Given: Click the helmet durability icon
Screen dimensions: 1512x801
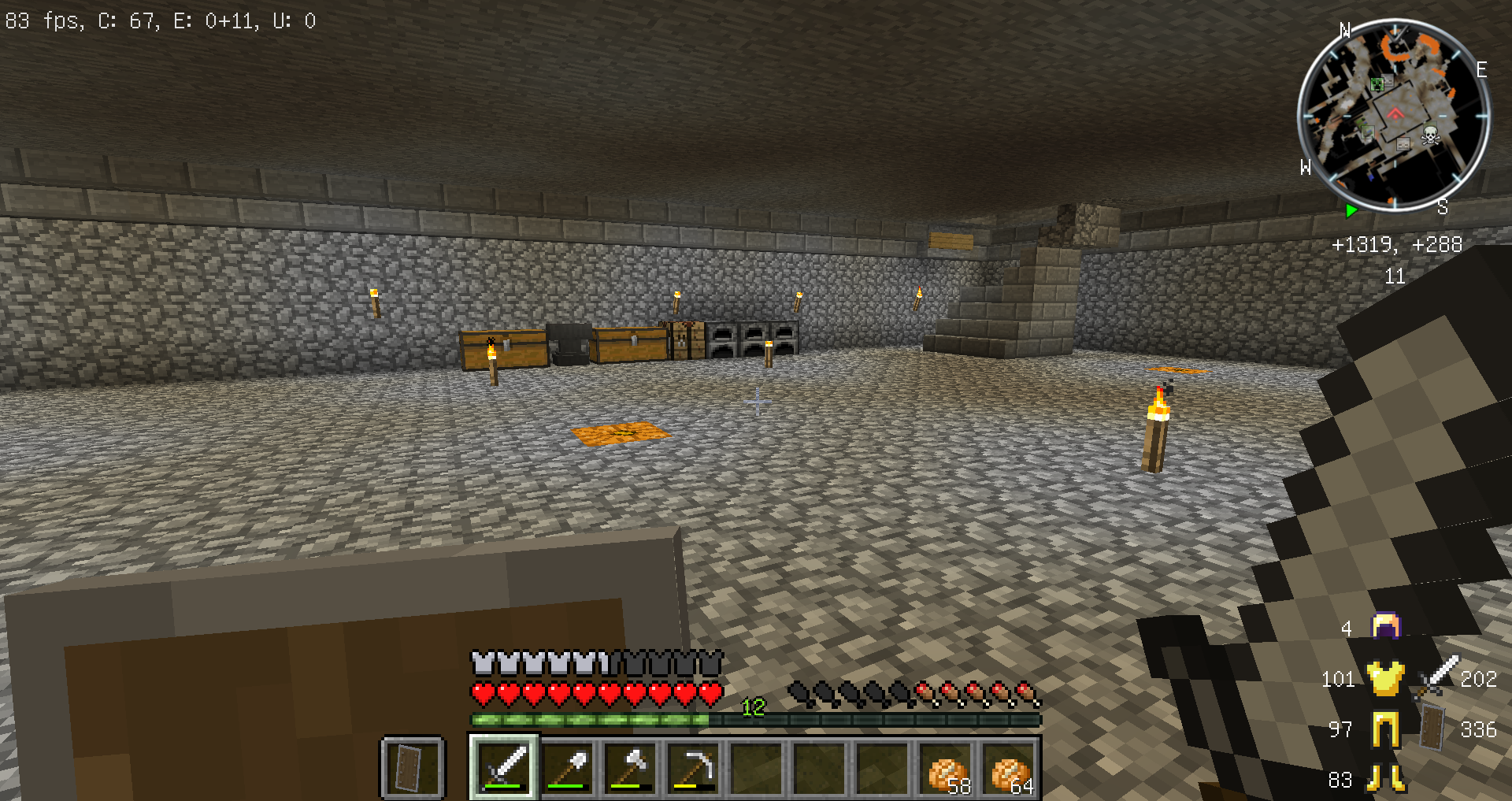Looking at the screenshot, I should (1386, 627).
